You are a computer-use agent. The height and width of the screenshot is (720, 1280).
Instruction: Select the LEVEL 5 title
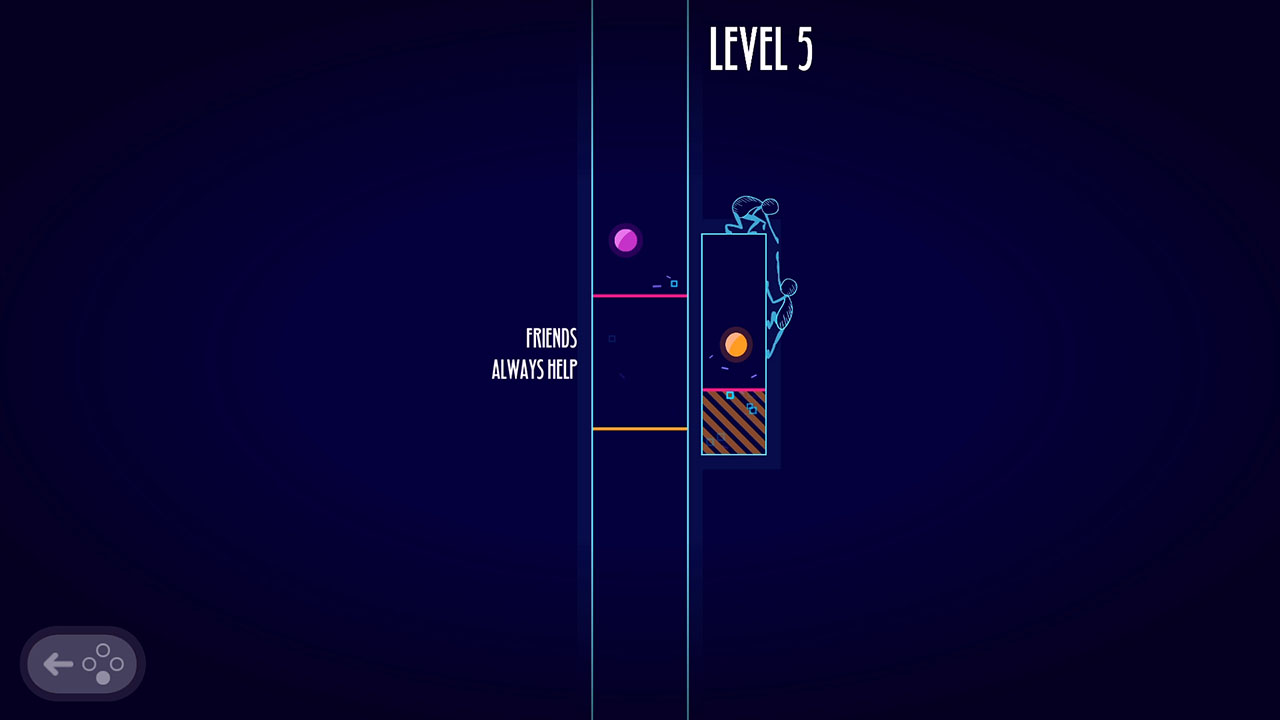[762, 48]
